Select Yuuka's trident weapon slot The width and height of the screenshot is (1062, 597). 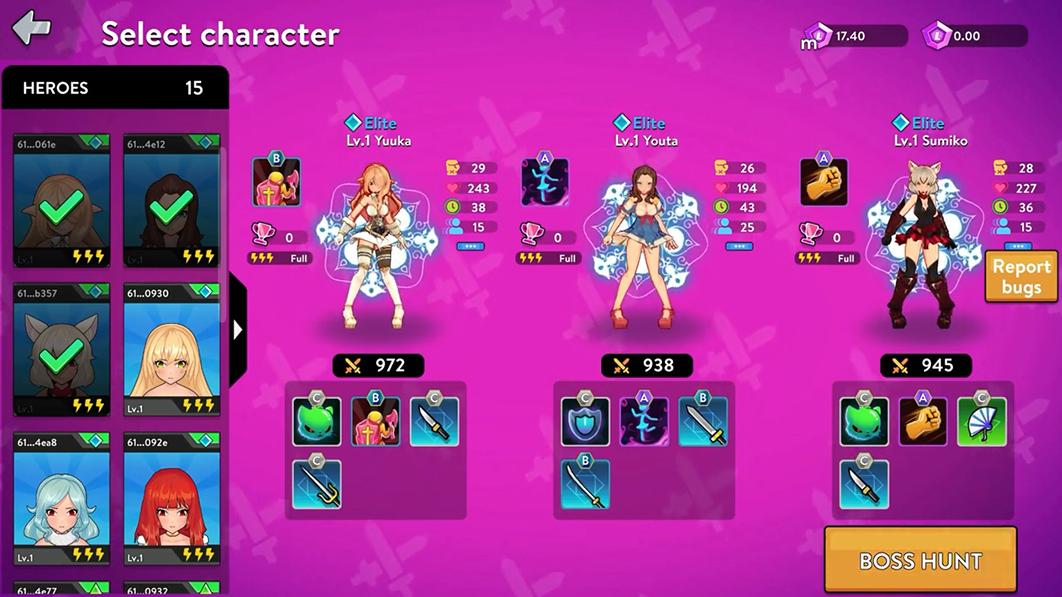coord(317,484)
